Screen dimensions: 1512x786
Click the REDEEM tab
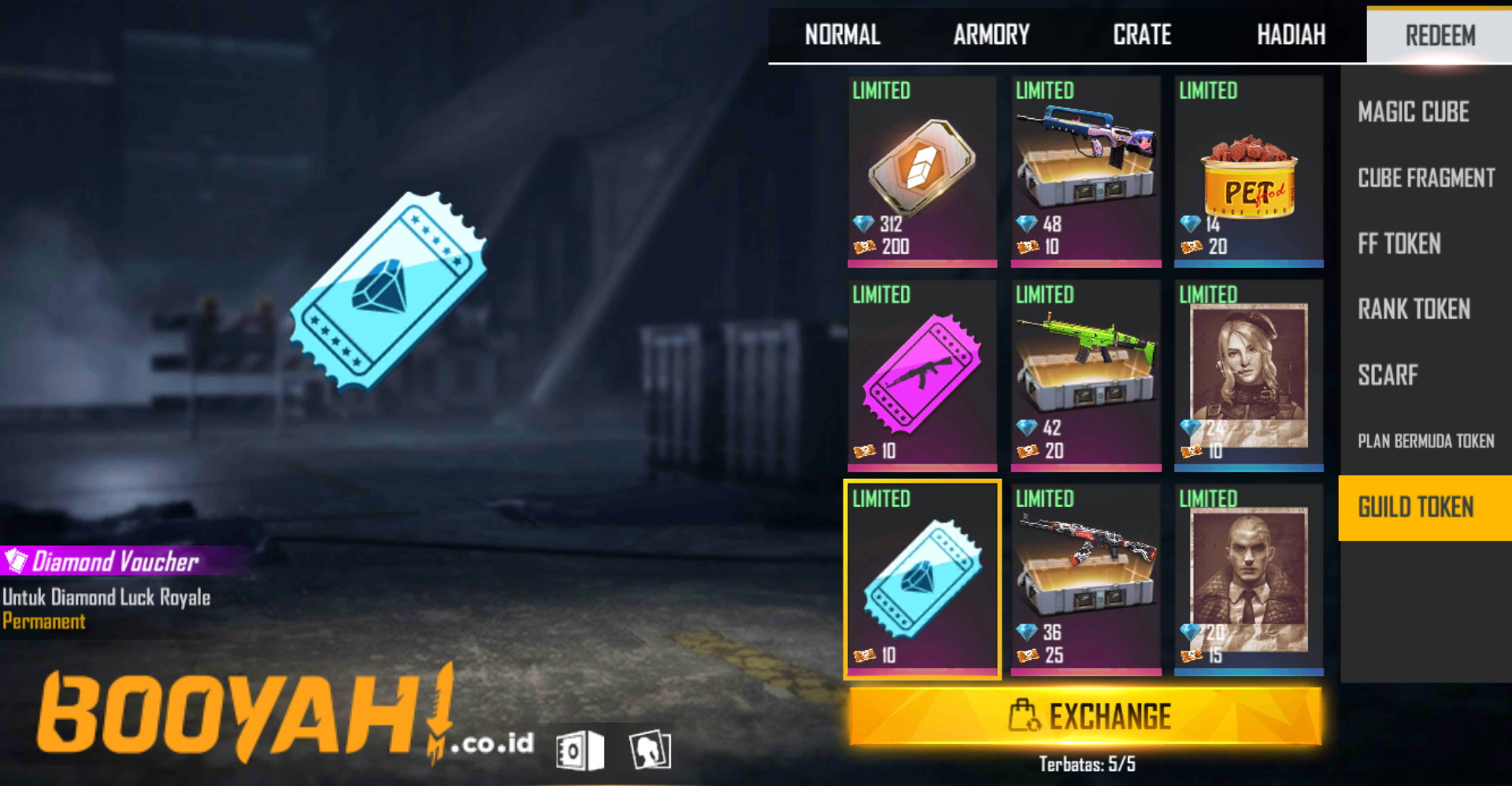click(1440, 35)
